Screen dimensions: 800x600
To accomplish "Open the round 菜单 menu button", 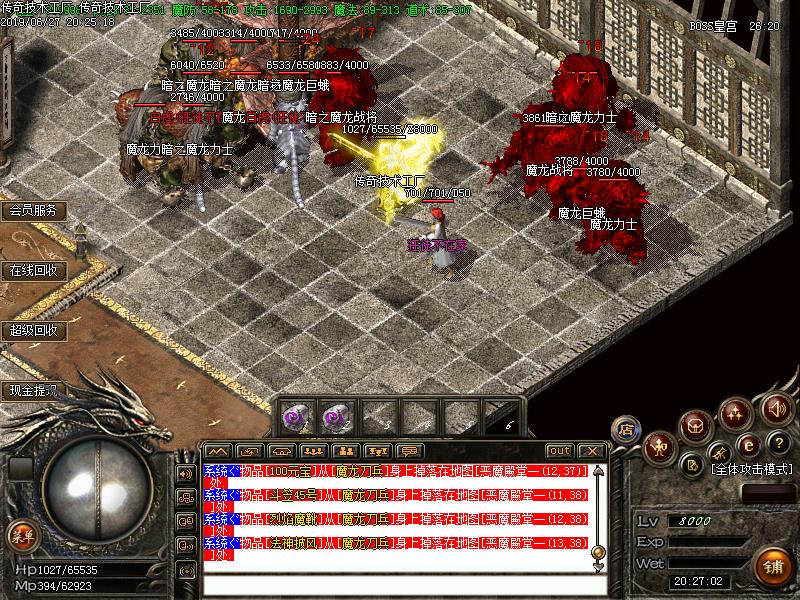I will click(22, 535).
